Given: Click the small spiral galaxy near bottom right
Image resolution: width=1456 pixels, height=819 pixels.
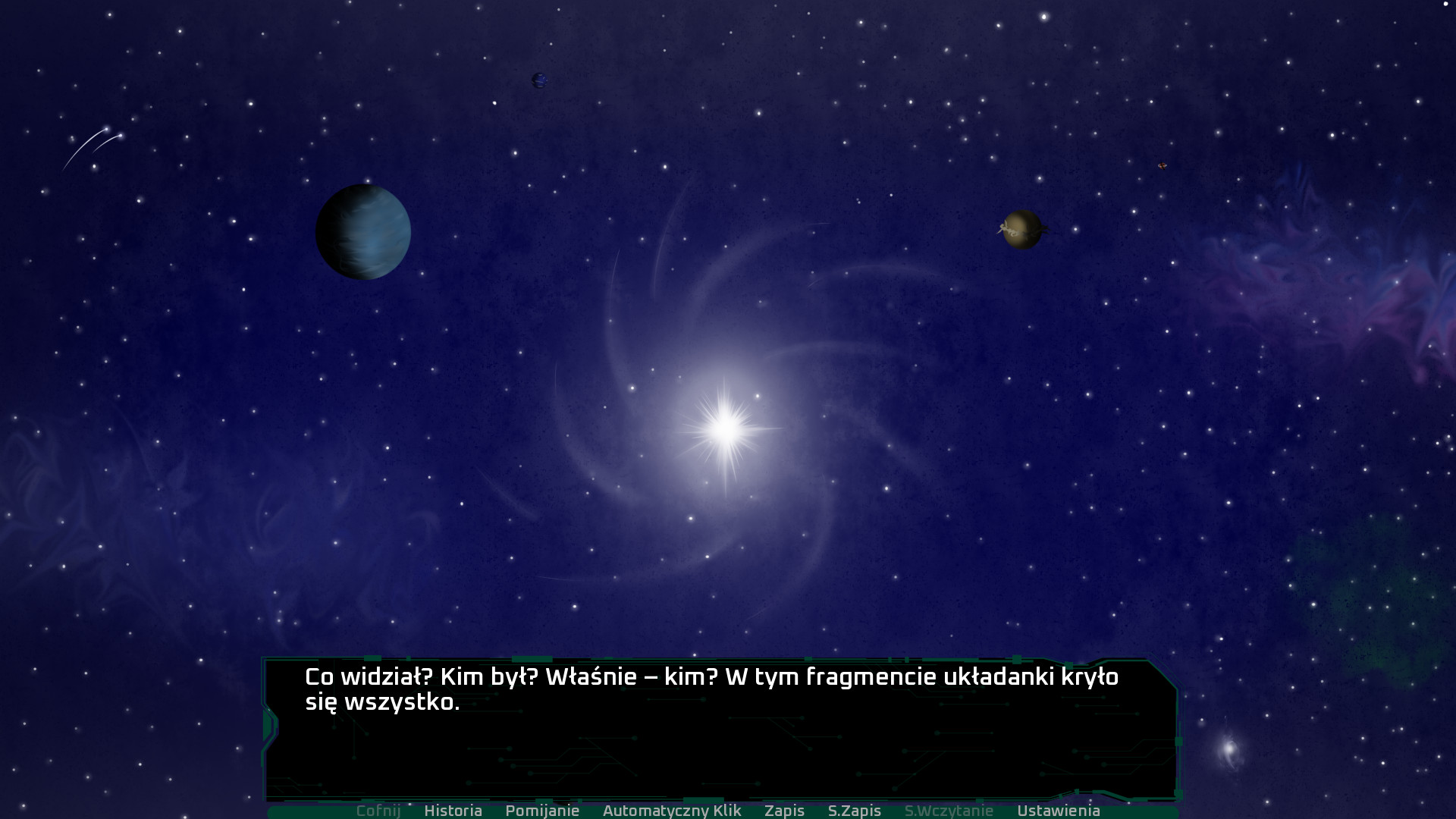Looking at the screenshot, I should [x=1229, y=748].
